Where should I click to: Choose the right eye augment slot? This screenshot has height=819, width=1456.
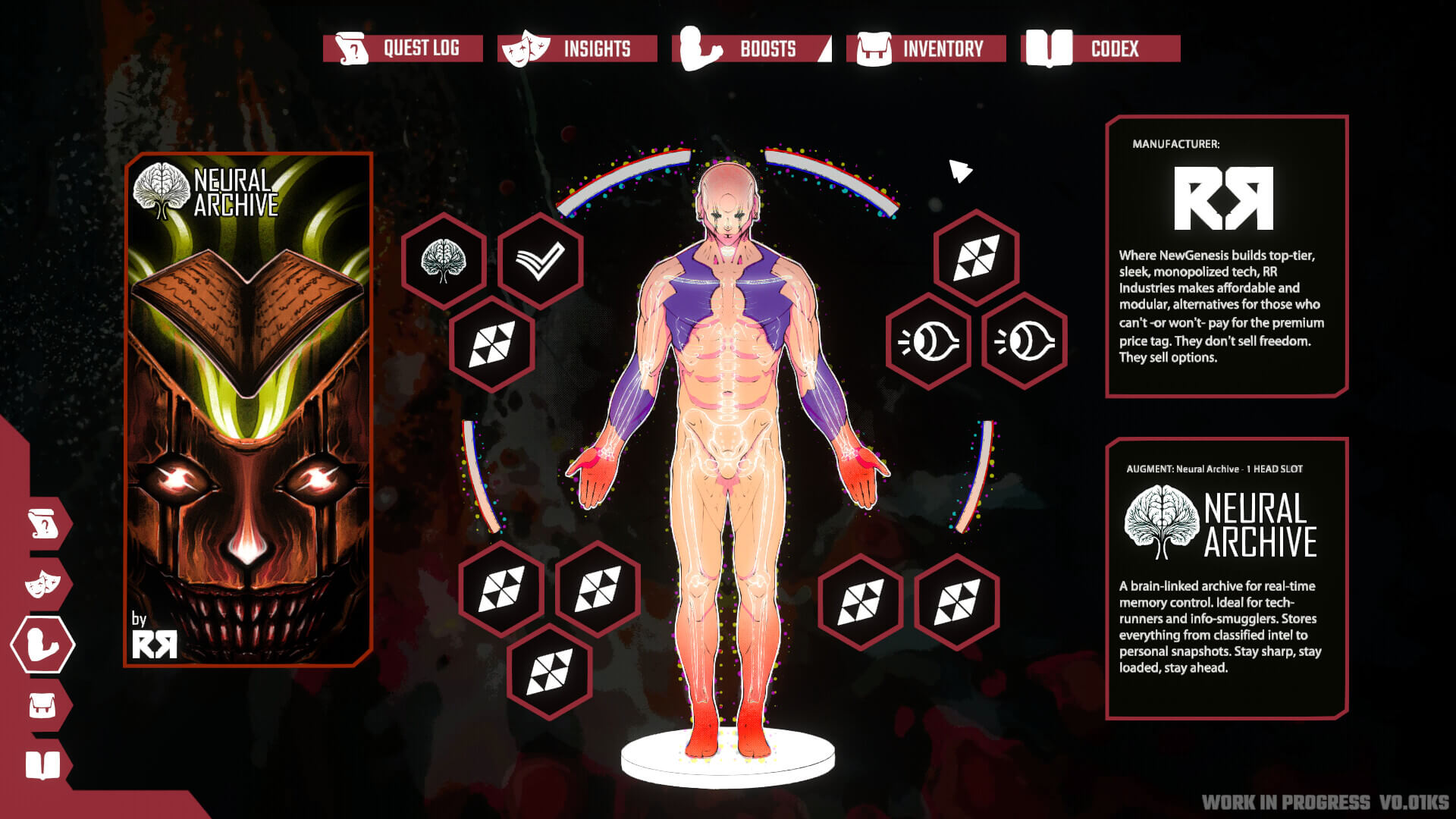pyautogui.click(x=1025, y=342)
